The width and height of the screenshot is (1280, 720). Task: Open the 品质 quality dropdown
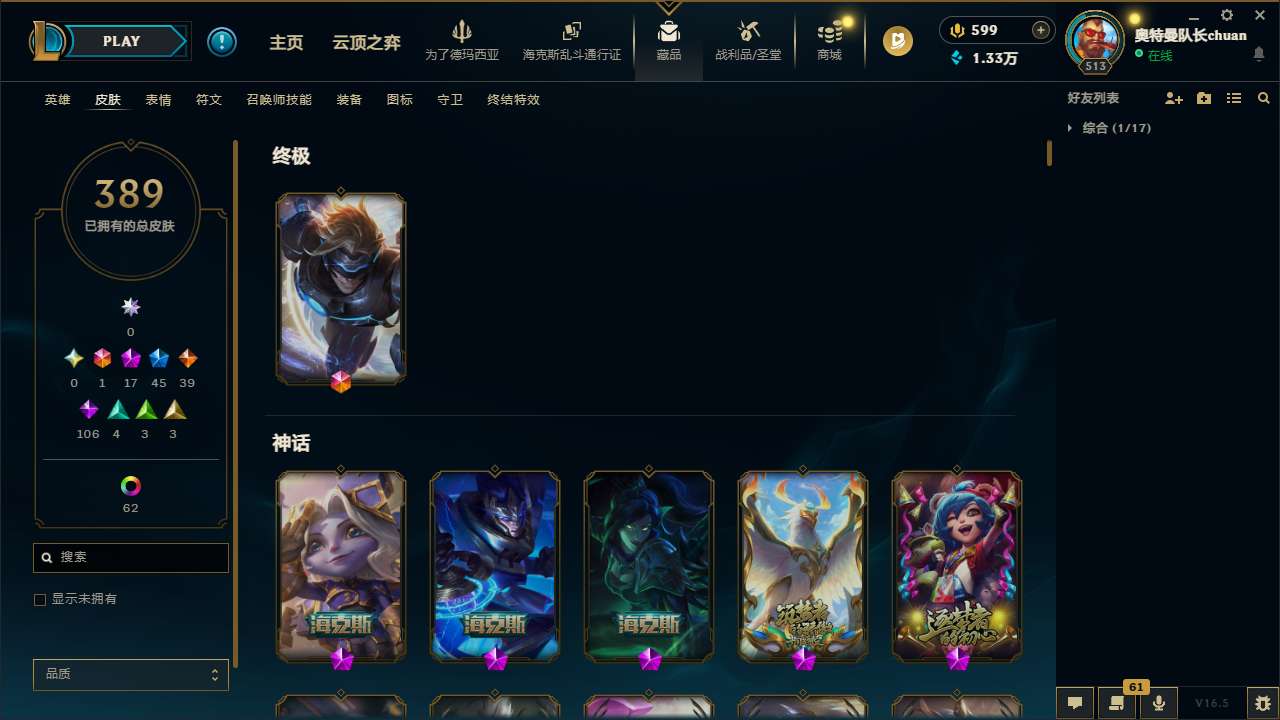pos(130,674)
